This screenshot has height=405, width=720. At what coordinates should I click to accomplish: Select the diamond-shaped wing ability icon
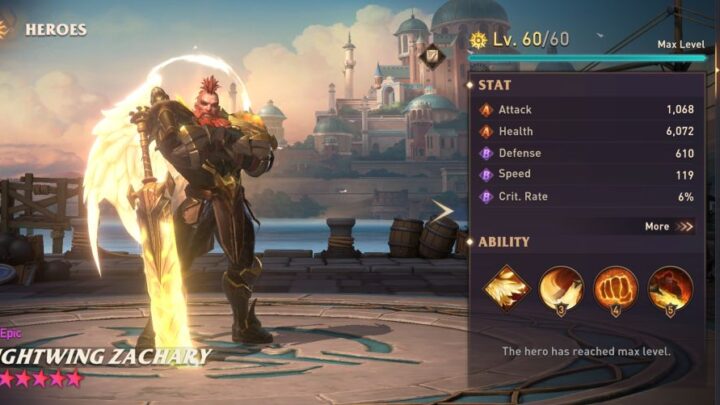[x=506, y=288]
